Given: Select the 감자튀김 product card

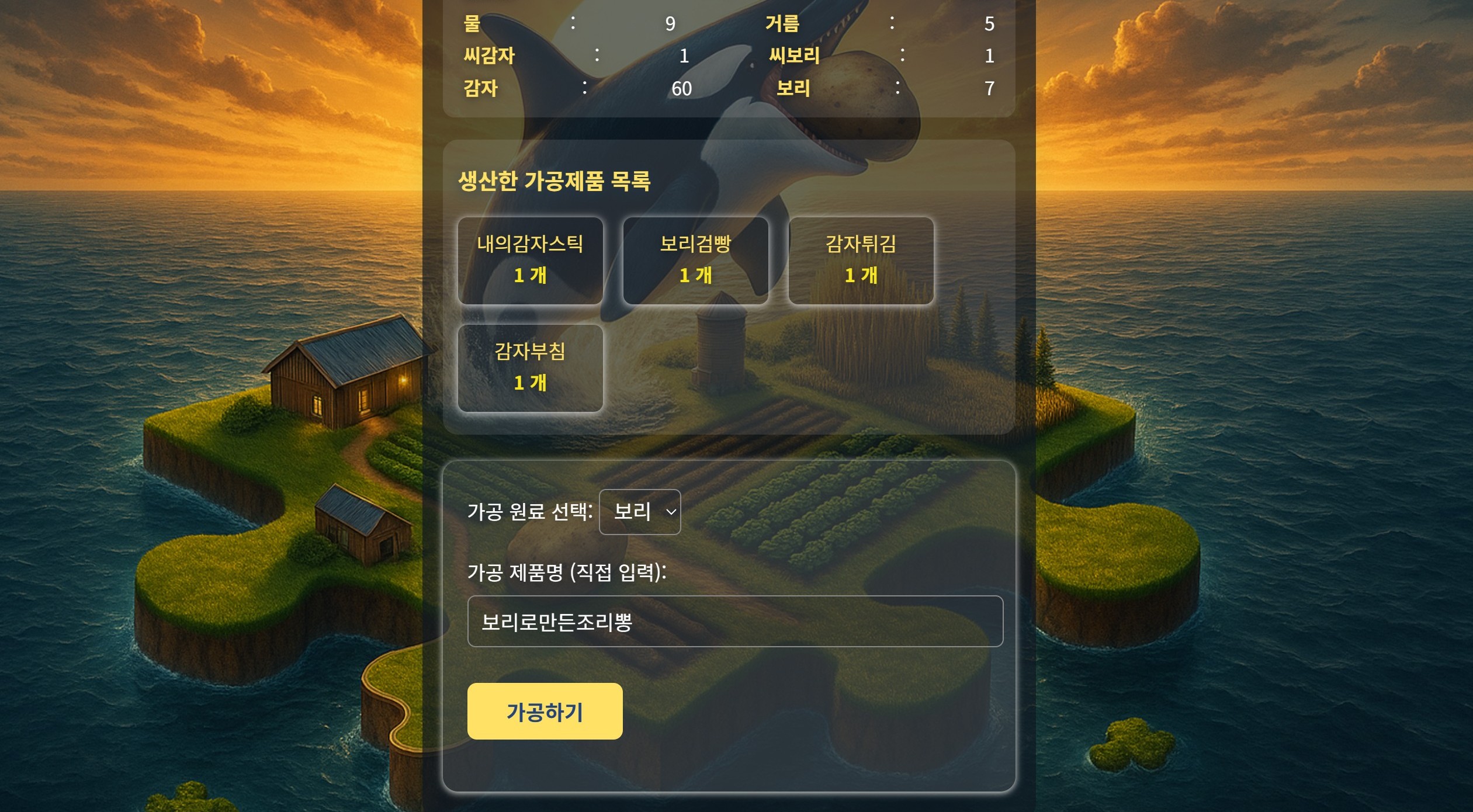Looking at the screenshot, I should pyautogui.click(x=862, y=261).
